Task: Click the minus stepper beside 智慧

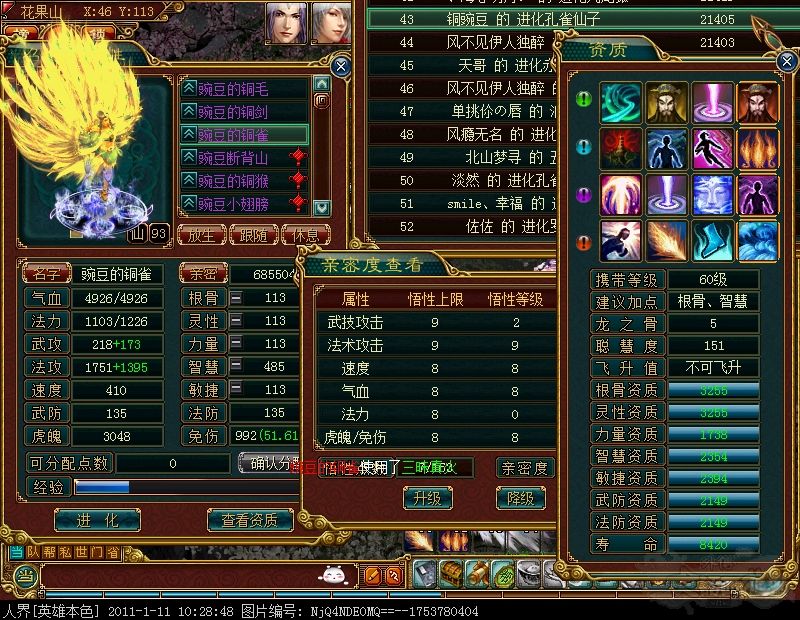Action: [x=236, y=367]
